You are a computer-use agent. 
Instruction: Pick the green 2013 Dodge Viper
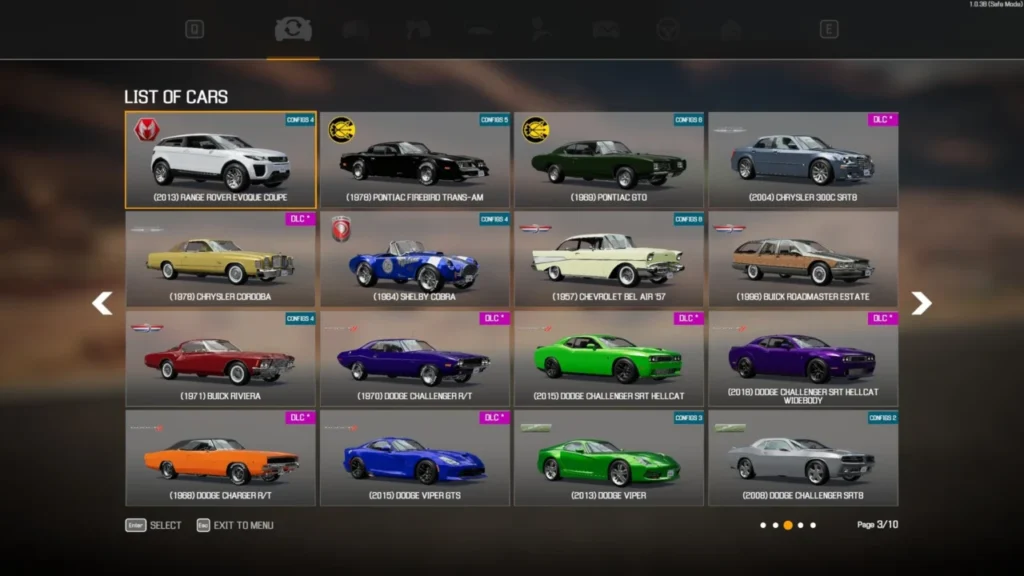(x=609, y=457)
